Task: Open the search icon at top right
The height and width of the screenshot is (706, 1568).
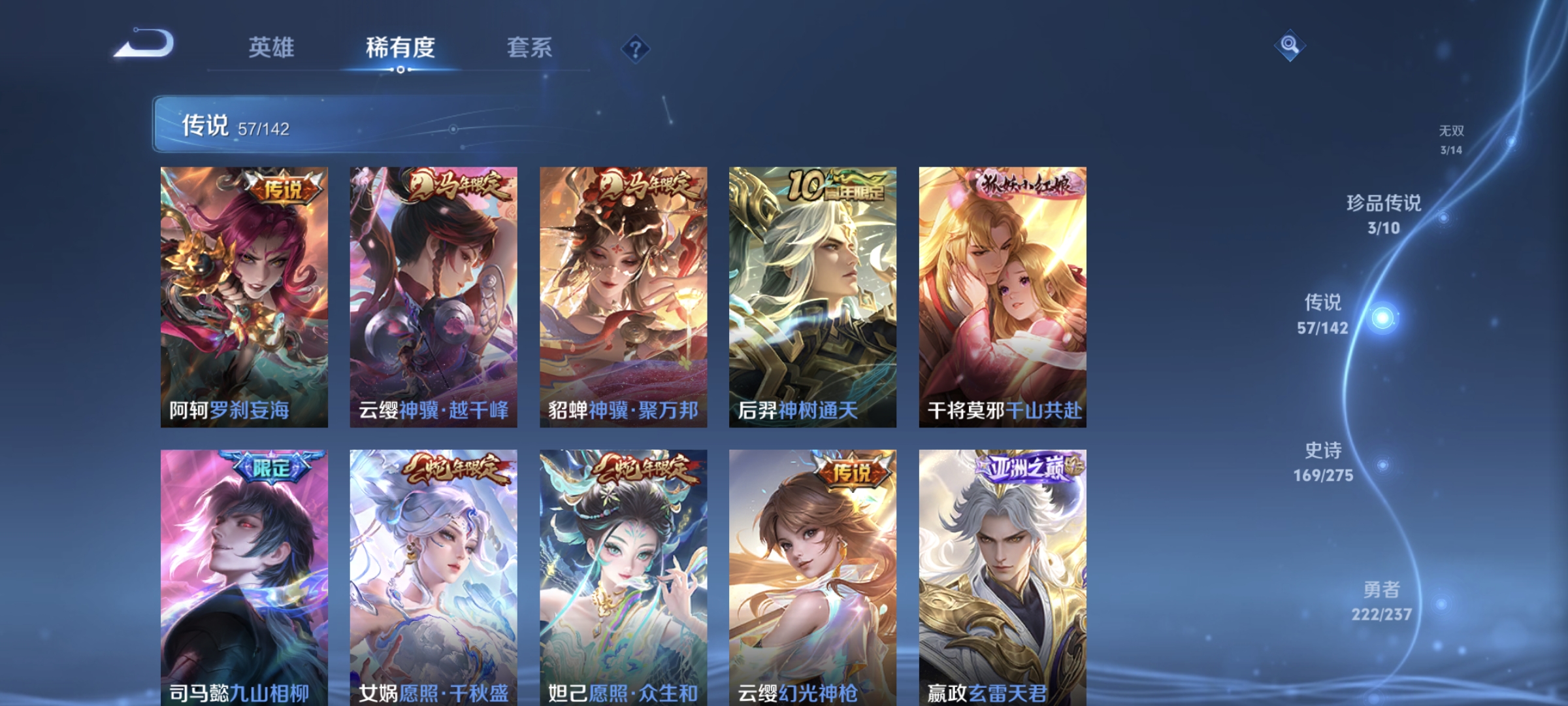Action: [1290, 46]
